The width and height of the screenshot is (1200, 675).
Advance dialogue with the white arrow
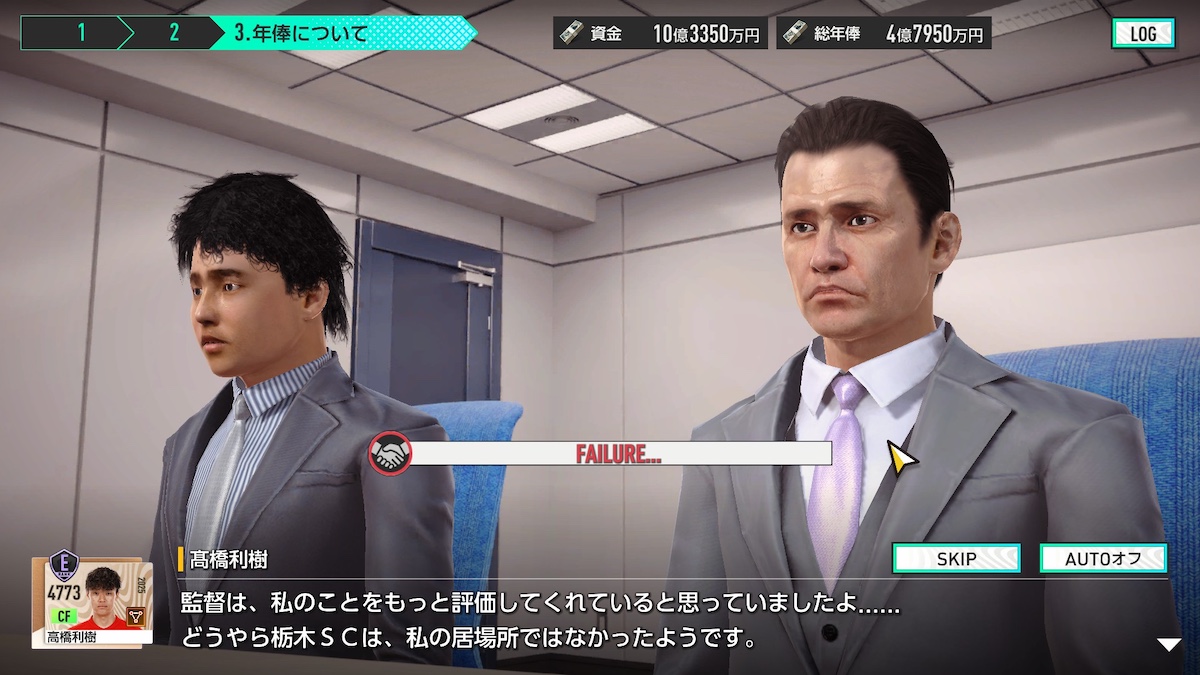point(1169,645)
